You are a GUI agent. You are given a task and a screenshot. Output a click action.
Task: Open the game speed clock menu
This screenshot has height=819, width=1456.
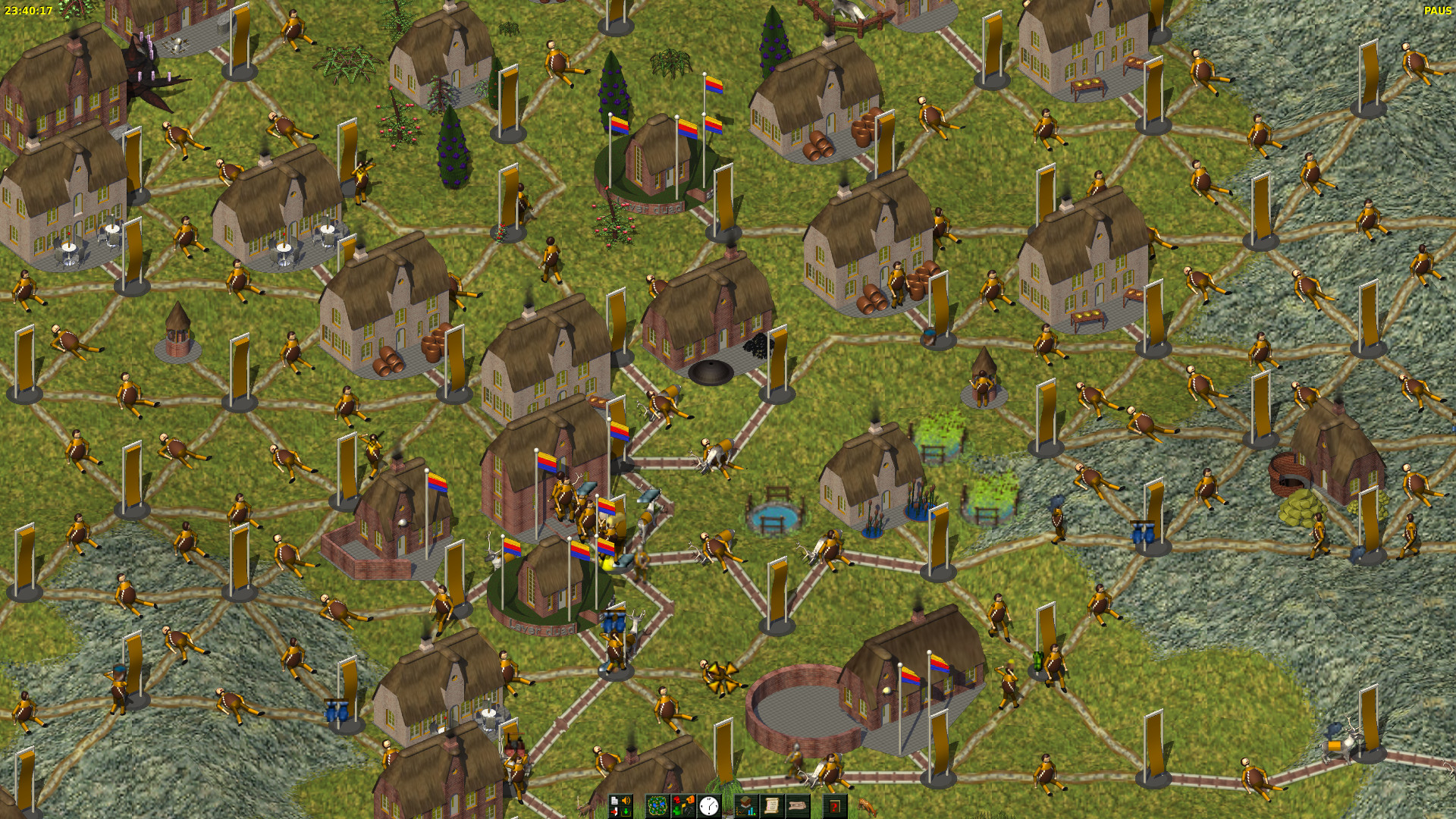(709, 805)
